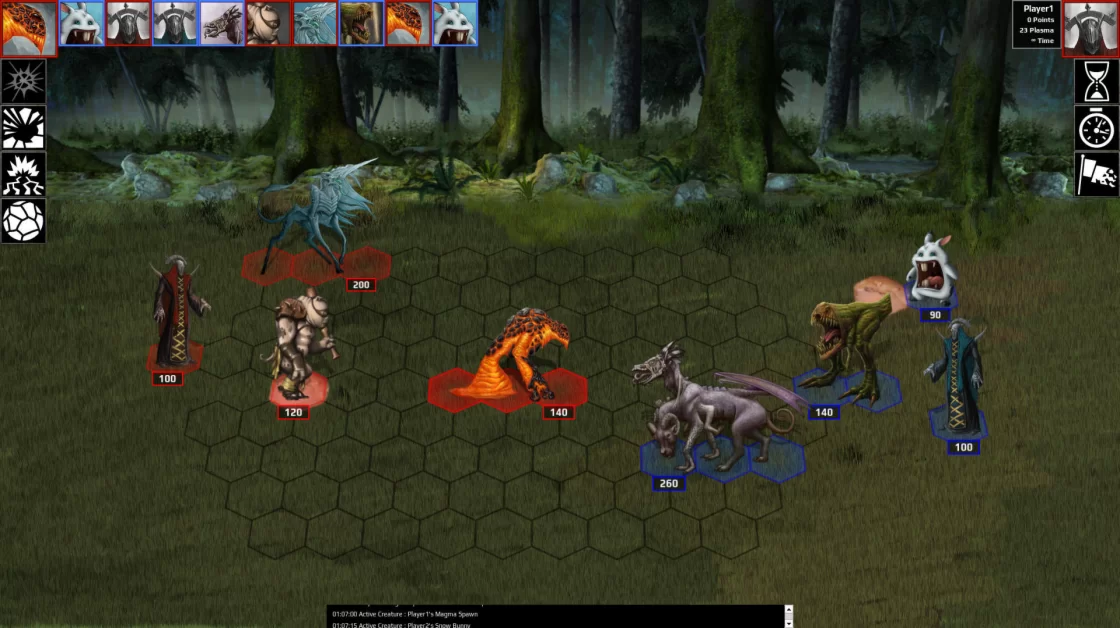Viewport: 1120px width, 628px height.
Task: Activate the ground-cracking eruption ability
Action: click(23, 174)
